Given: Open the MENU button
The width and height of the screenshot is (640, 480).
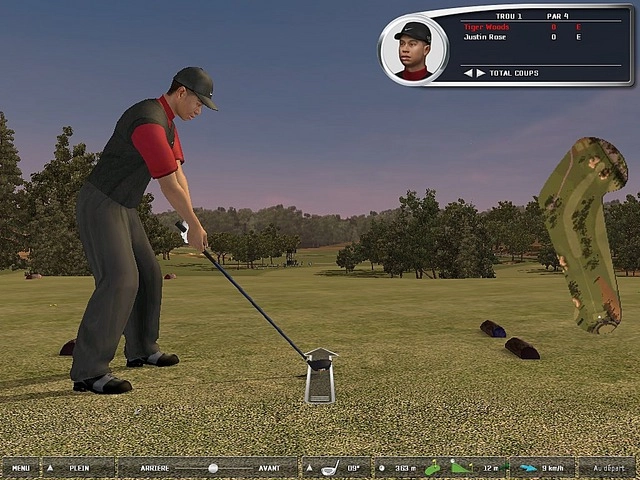Looking at the screenshot, I should [20, 468].
